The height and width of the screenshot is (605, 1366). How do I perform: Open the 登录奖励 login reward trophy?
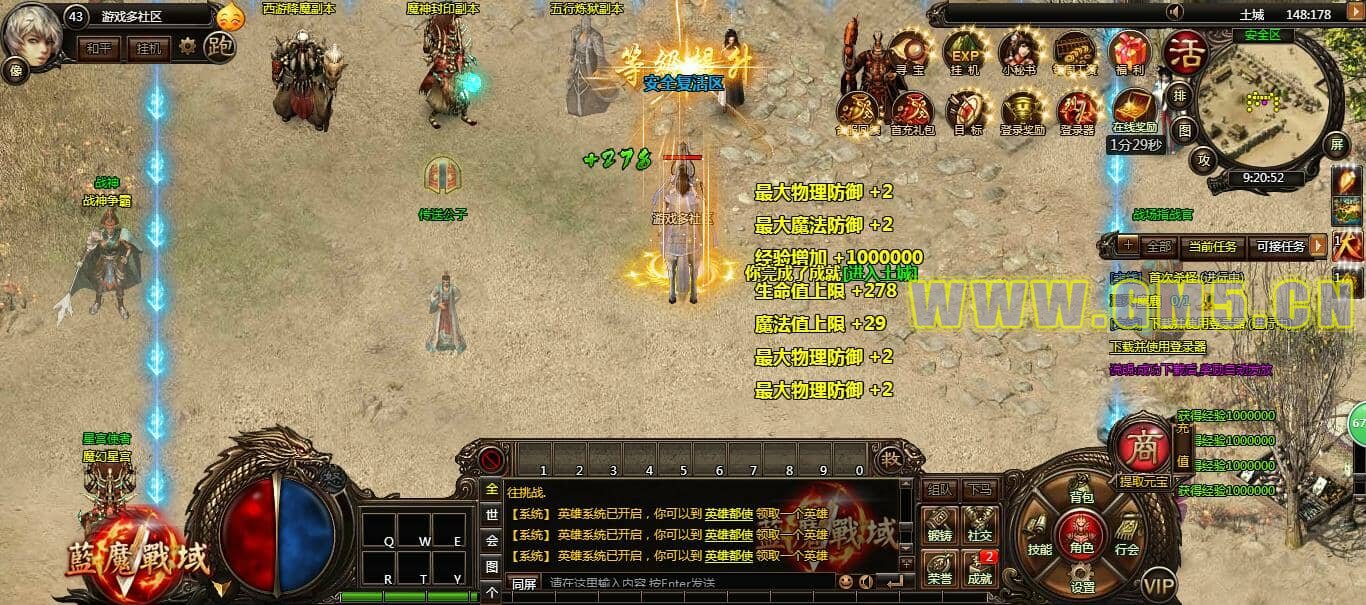tap(1022, 110)
